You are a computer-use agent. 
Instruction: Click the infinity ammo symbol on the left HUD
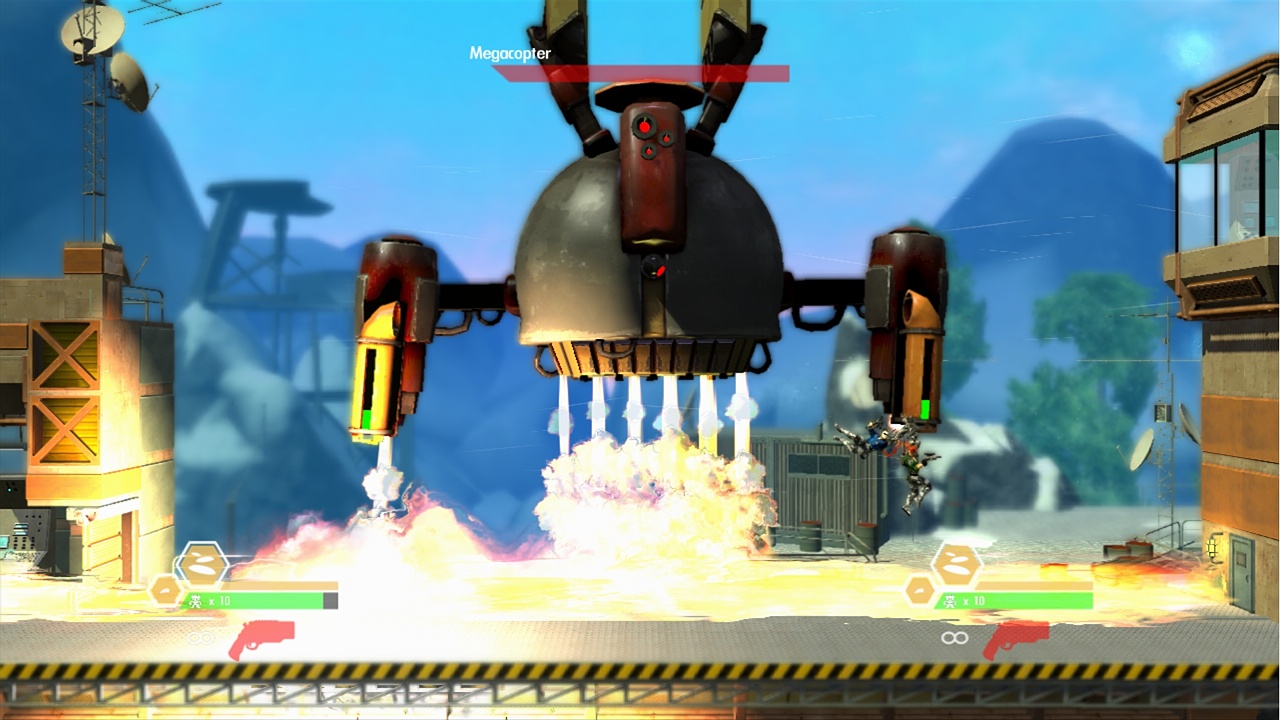point(200,636)
